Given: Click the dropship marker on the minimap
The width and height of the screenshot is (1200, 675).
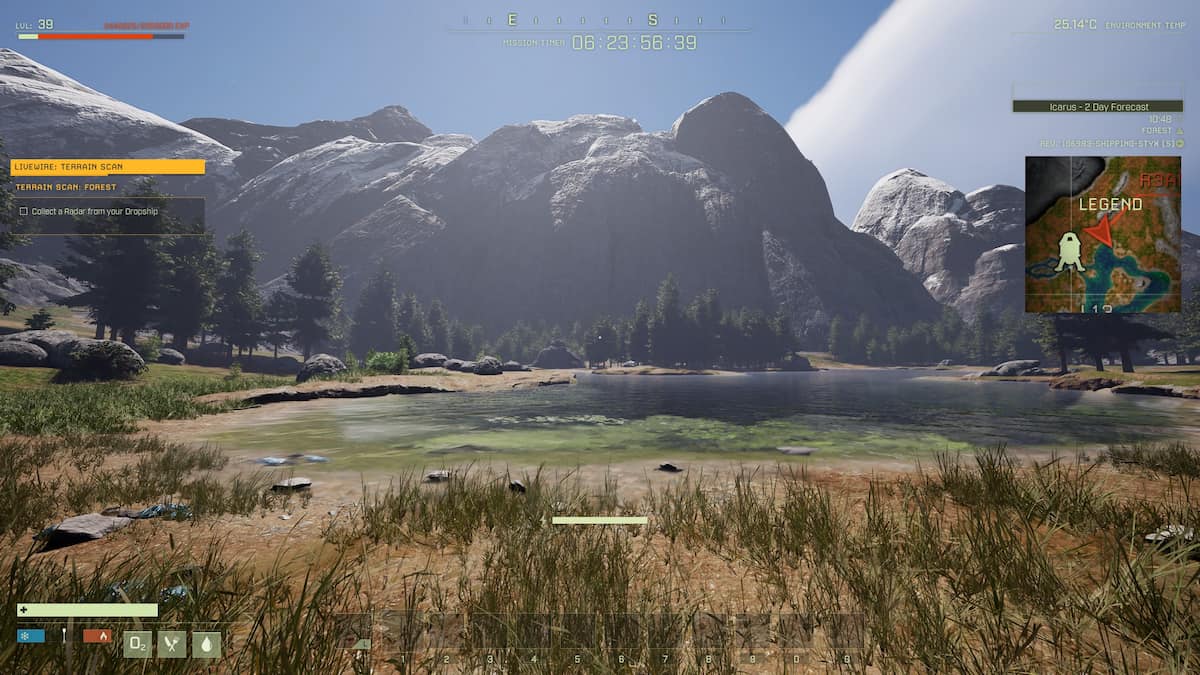Looking at the screenshot, I should (1069, 251).
